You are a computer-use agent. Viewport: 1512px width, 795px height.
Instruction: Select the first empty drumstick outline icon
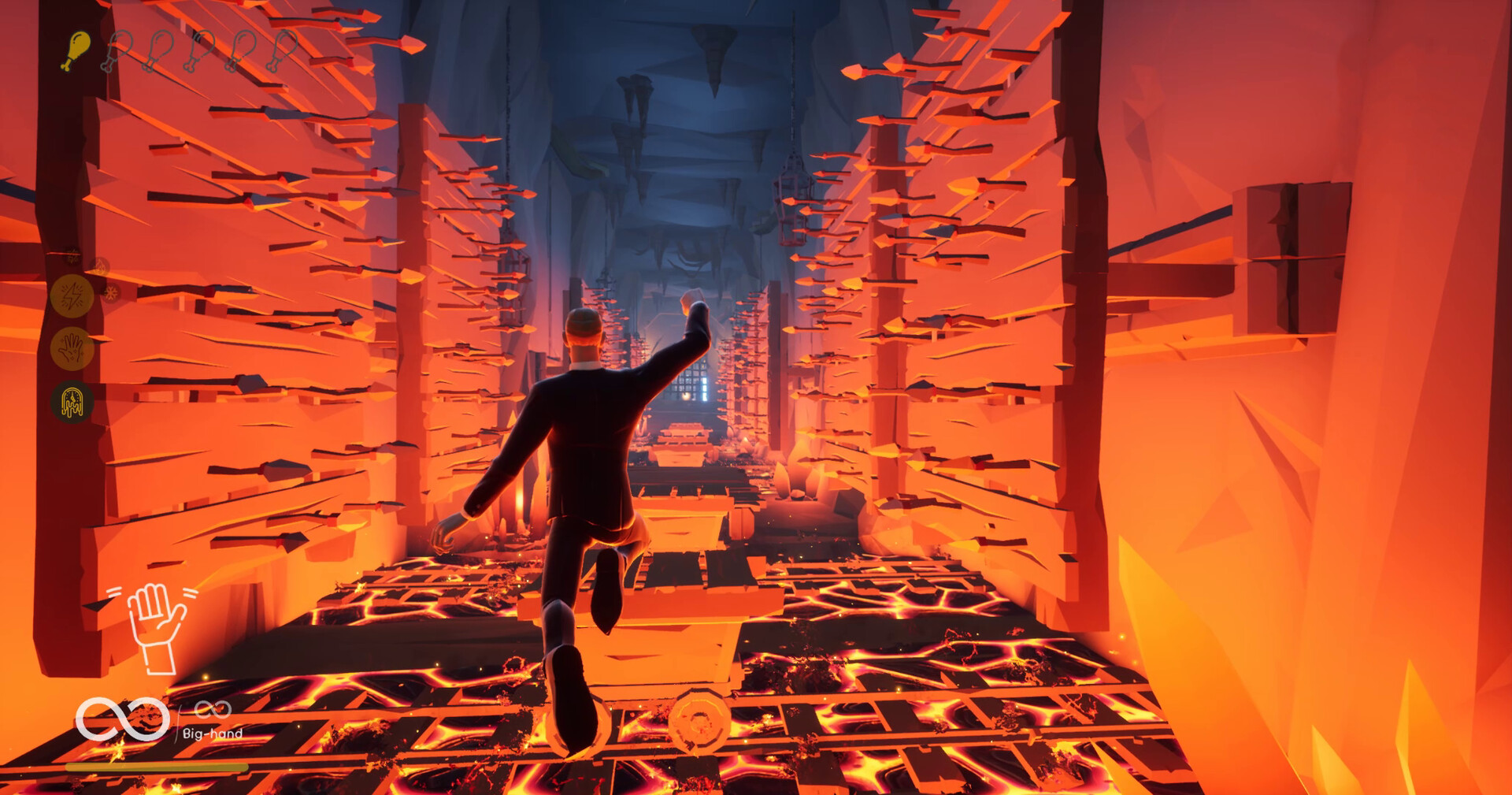coord(118,49)
